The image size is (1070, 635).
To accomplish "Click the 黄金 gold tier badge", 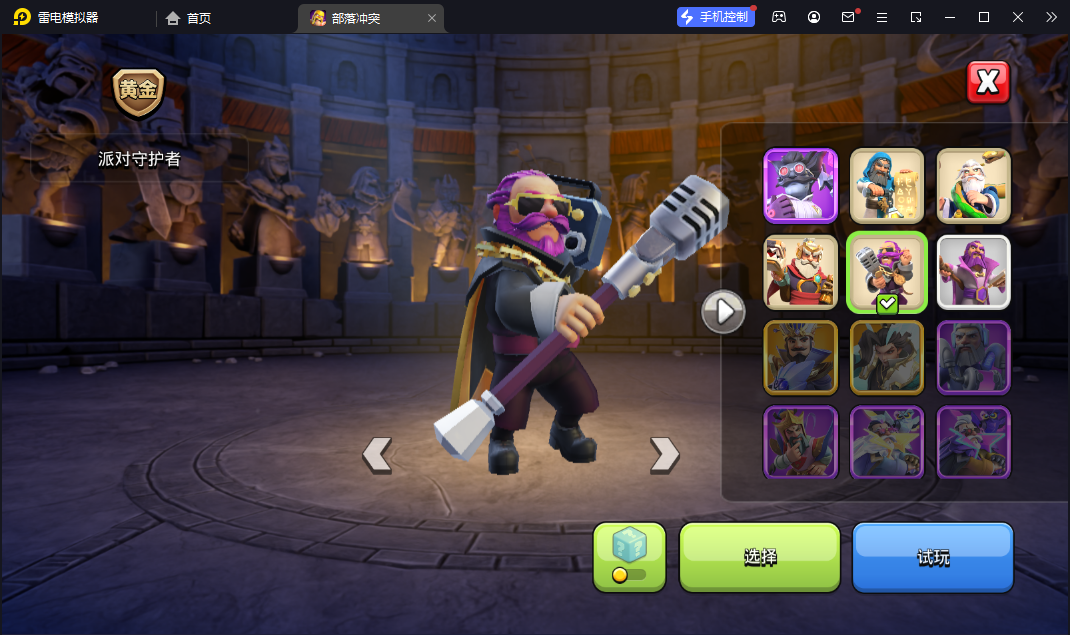I will (x=138, y=90).
